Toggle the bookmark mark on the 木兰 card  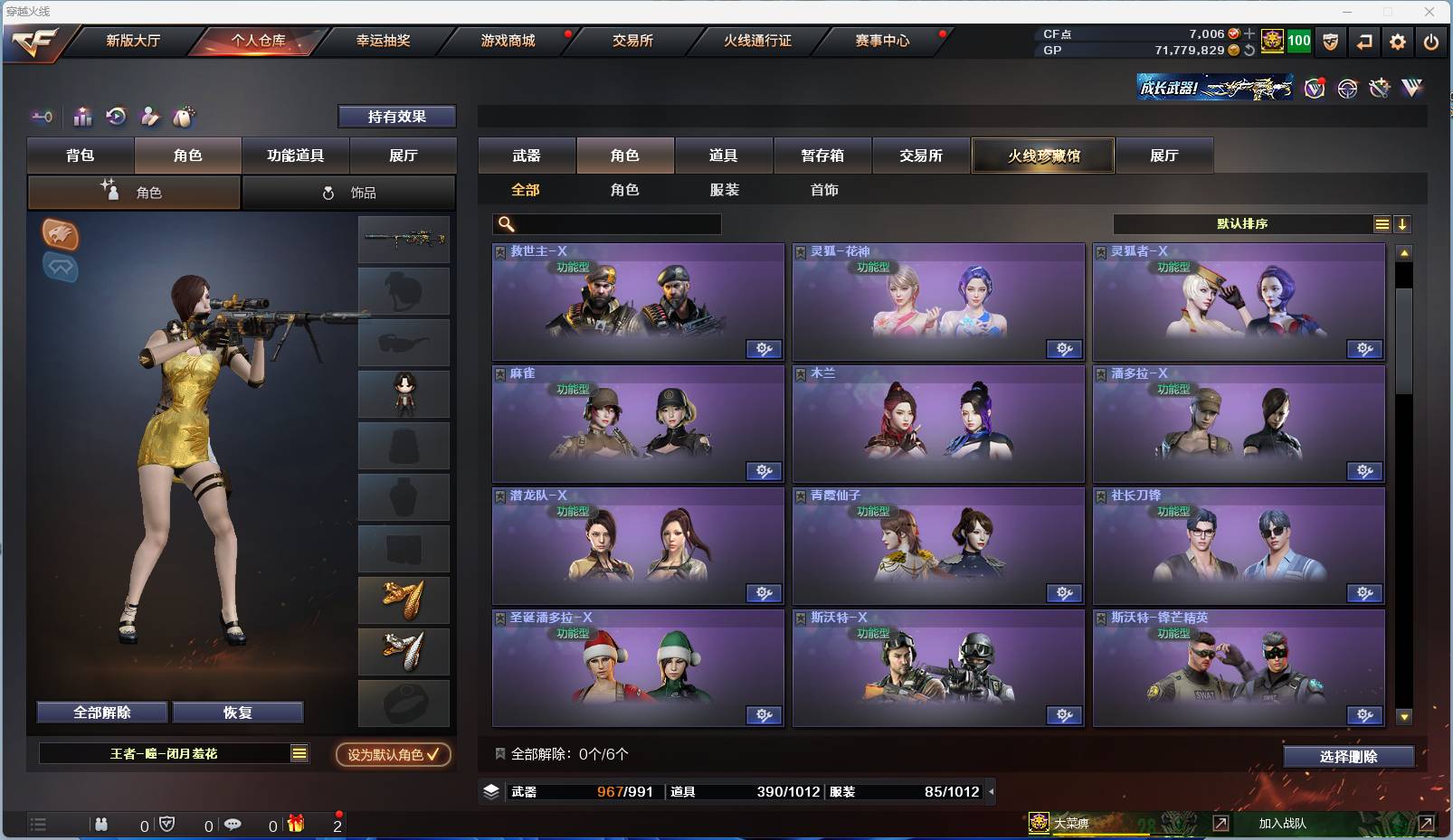[x=800, y=373]
